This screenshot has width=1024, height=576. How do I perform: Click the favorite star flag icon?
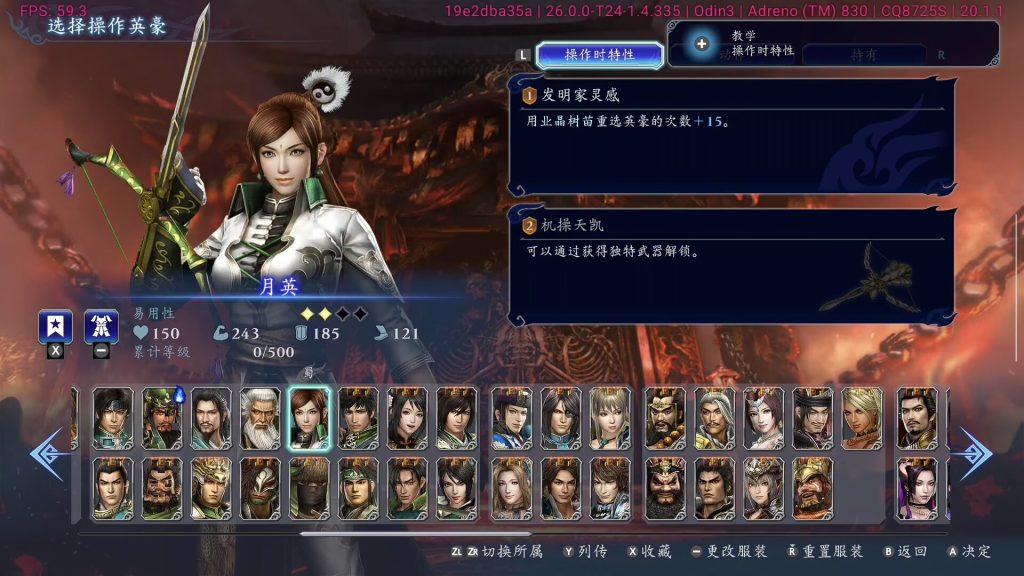click(x=54, y=327)
